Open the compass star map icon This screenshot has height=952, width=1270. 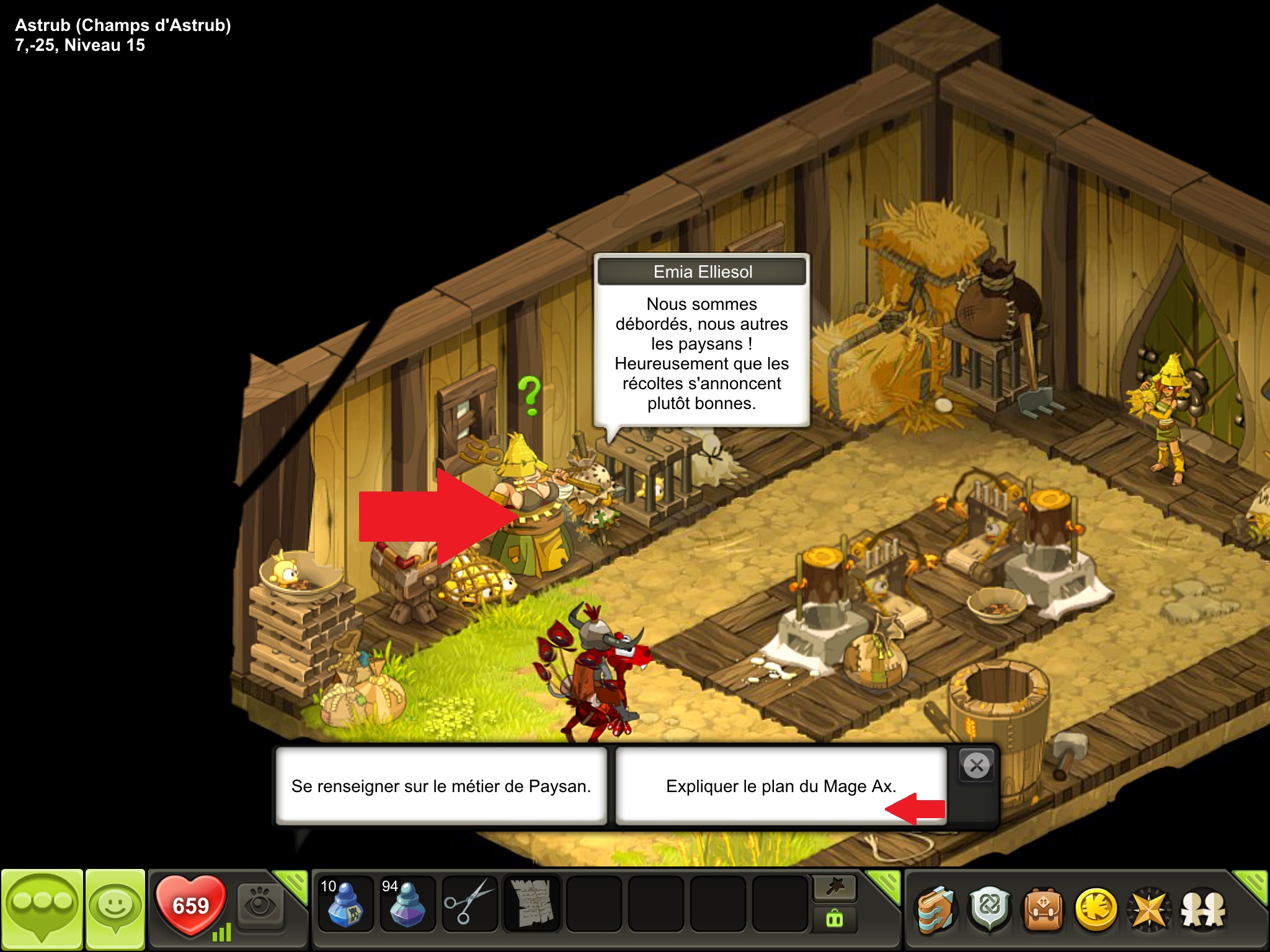tap(1150, 910)
